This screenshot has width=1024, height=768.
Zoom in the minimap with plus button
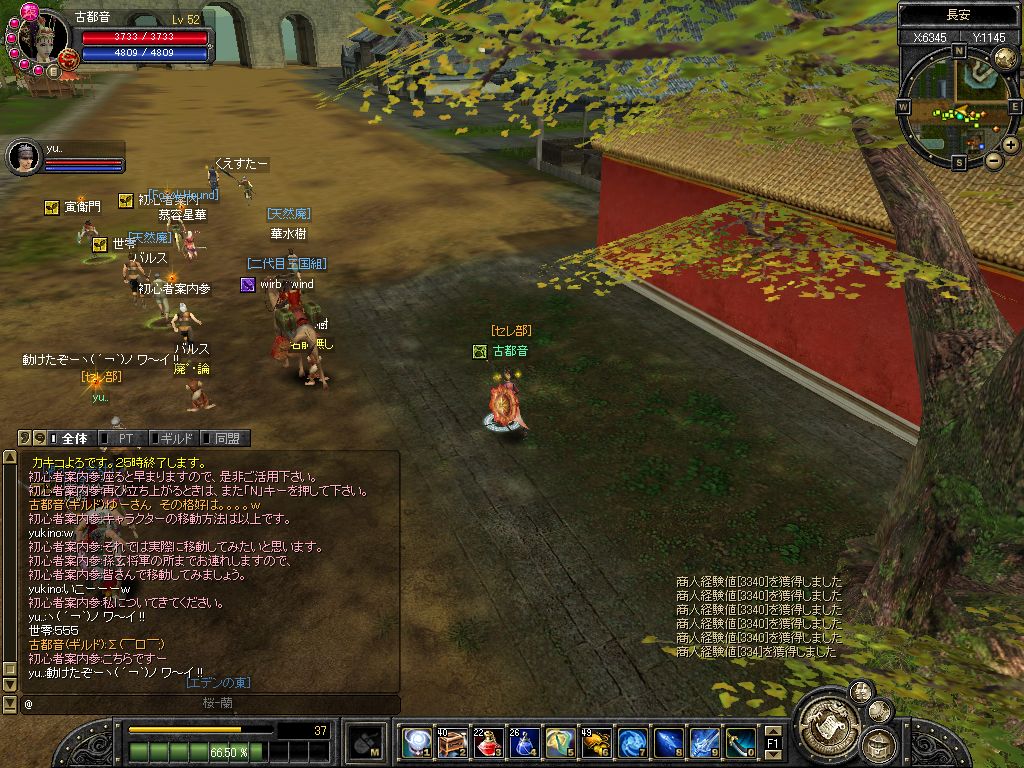pos(1011,144)
